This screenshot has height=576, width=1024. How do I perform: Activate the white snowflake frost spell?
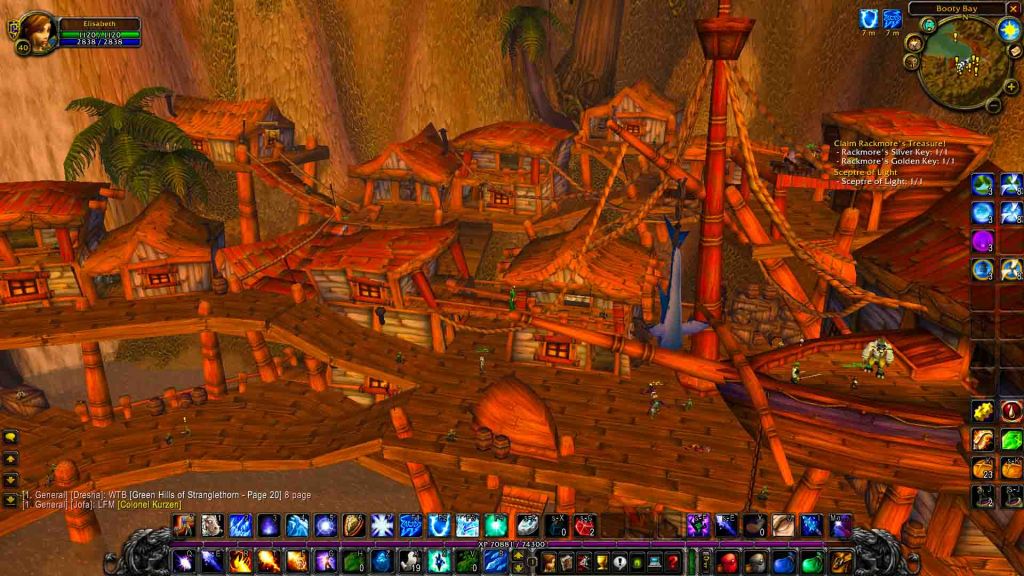point(382,526)
